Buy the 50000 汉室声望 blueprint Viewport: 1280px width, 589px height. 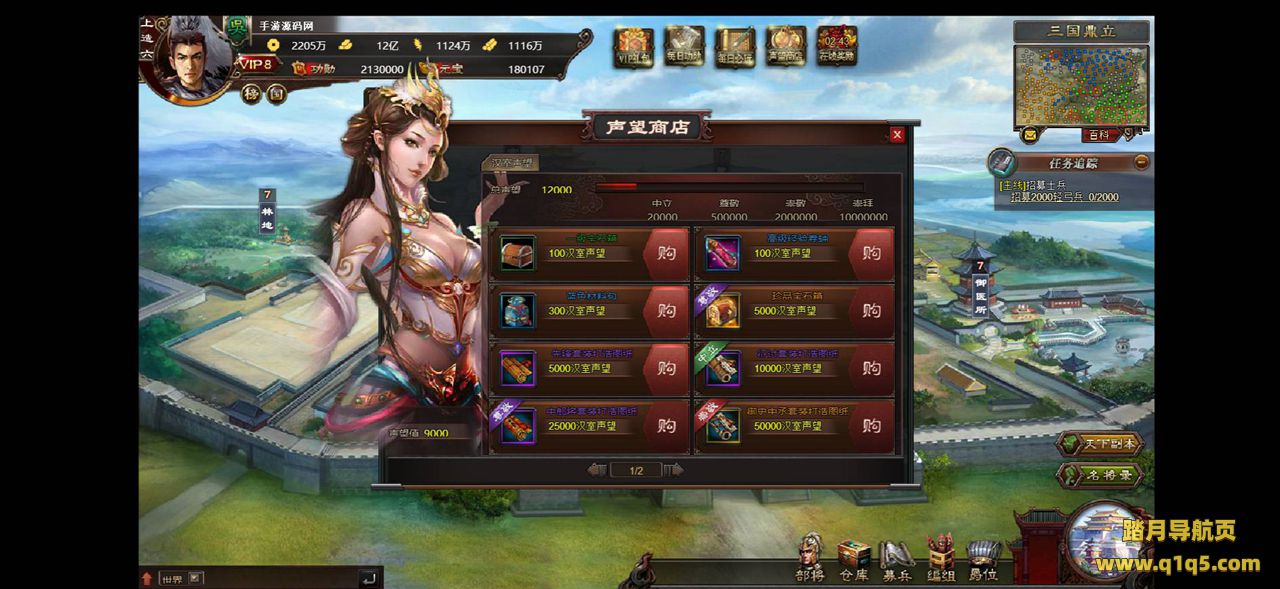872,426
